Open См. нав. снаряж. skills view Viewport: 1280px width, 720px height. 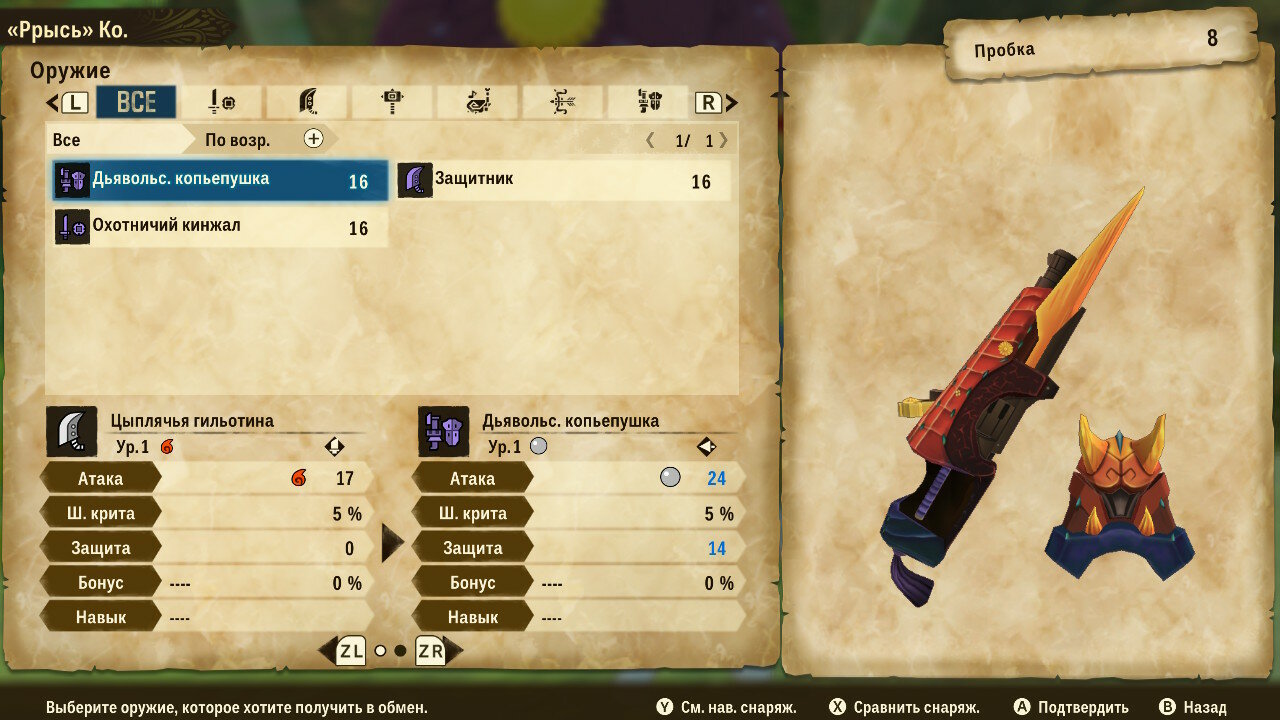click(x=727, y=707)
